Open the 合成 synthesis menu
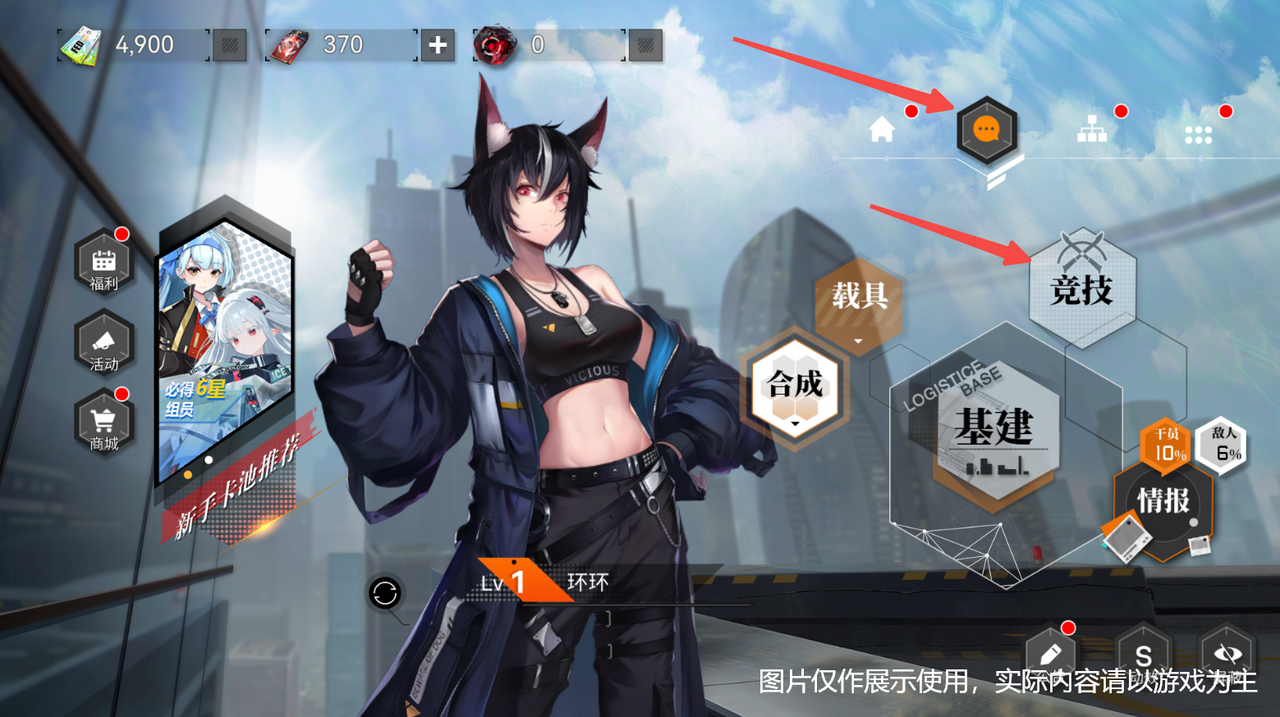The image size is (1280, 717). pyautogui.click(x=796, y=386)
